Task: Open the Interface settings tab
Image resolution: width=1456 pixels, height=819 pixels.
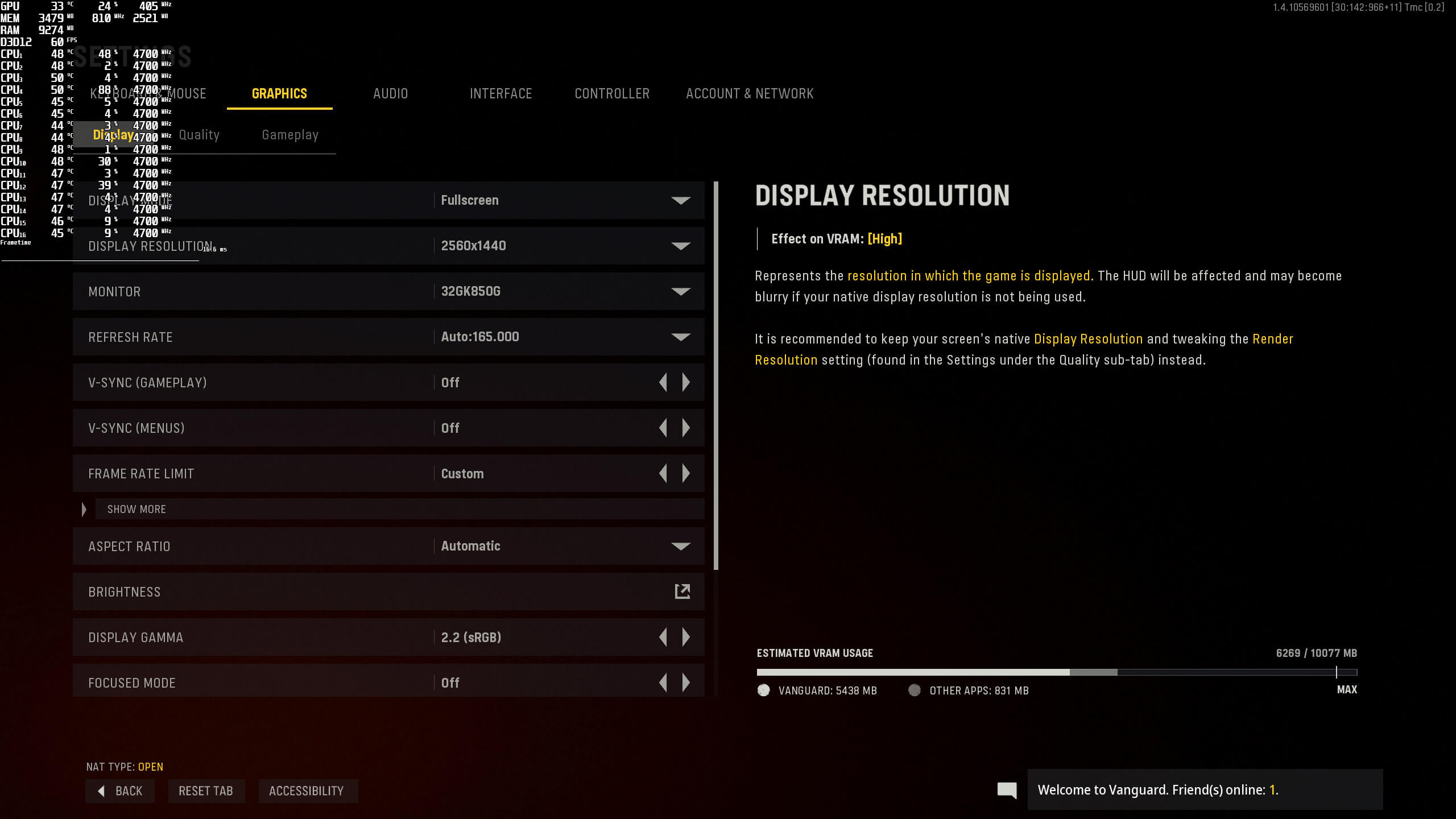Action: tap(500, 94)
